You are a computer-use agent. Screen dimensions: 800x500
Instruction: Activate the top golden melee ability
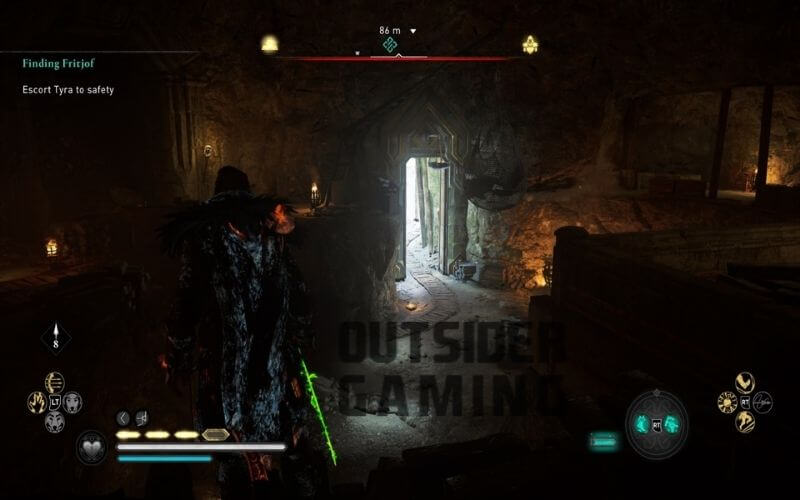(x=745, y=382)
